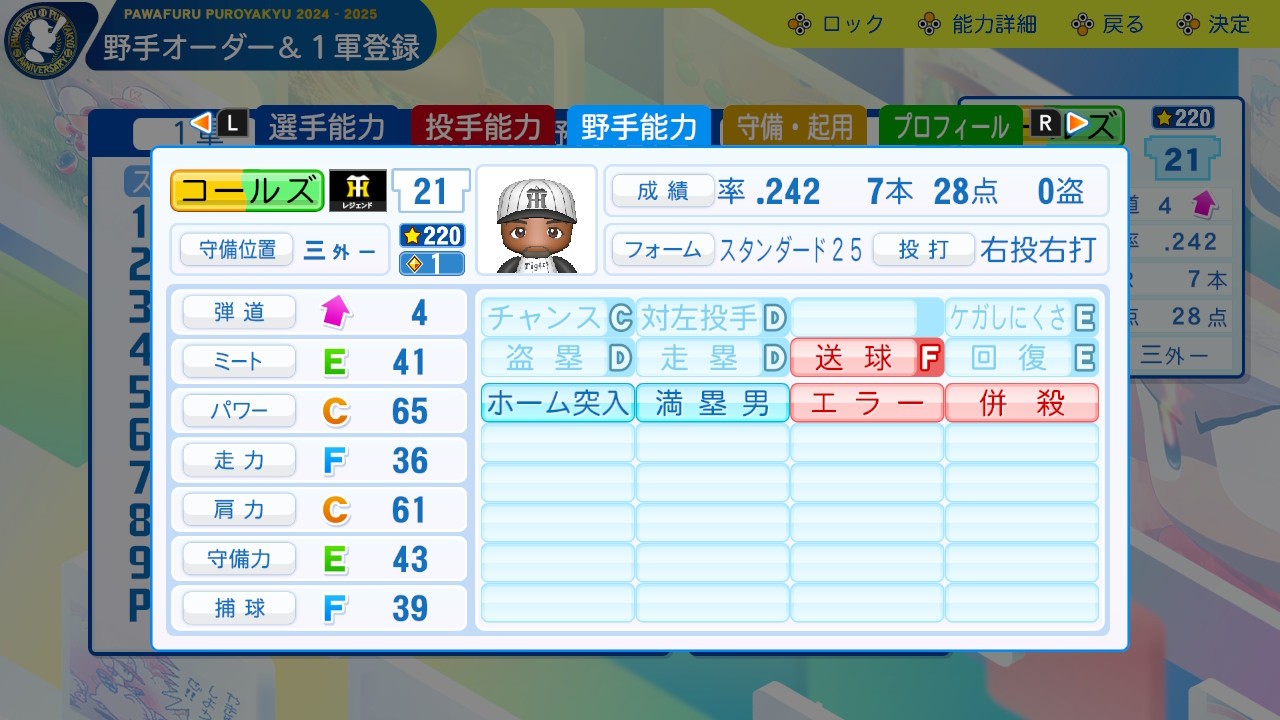Click the player portrait thumbnail
Image resolution: width=1280 pixels, height=720 pixels.
[x=537, y=219]
